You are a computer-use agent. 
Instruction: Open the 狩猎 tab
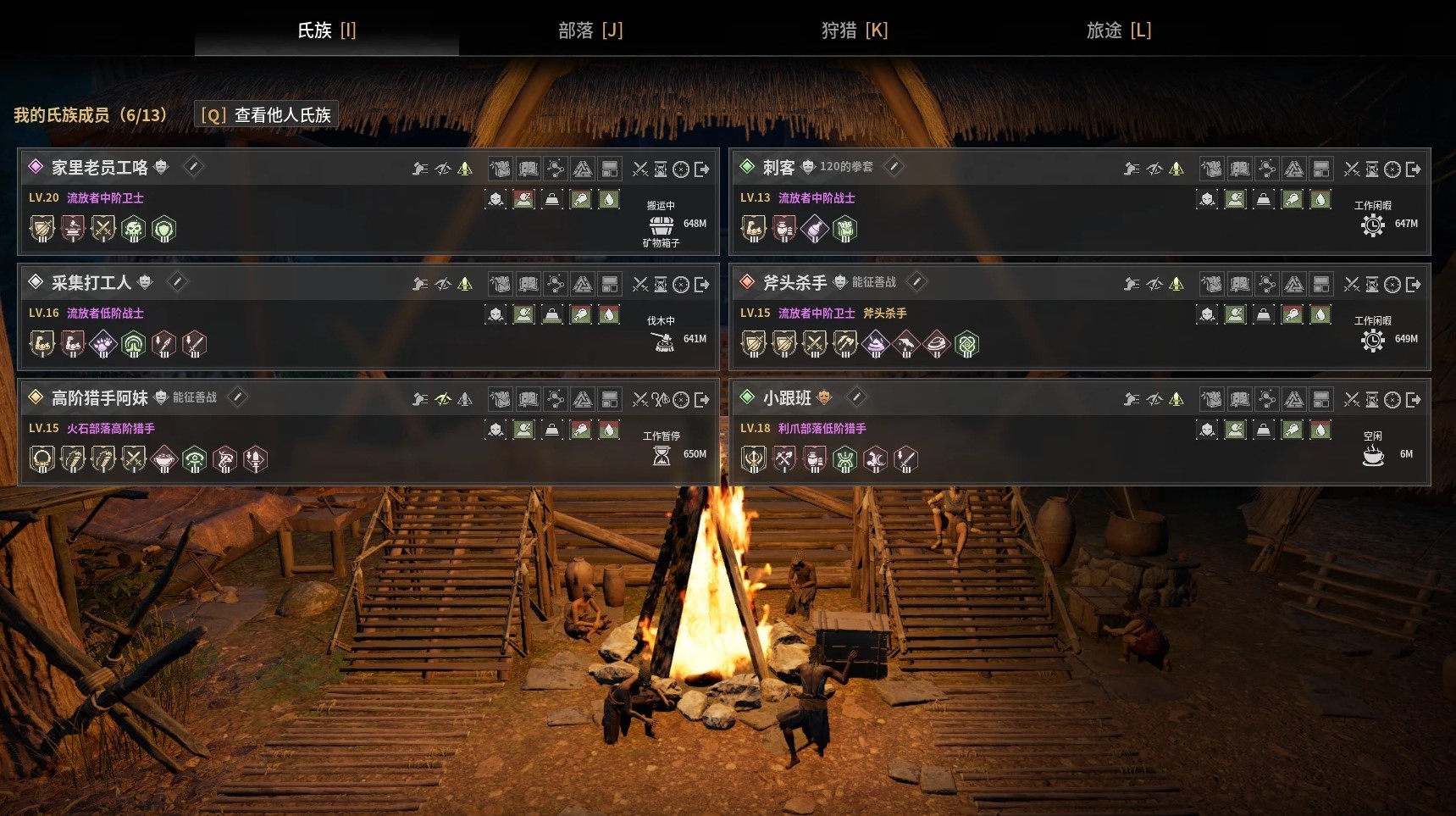coord(854,31)
